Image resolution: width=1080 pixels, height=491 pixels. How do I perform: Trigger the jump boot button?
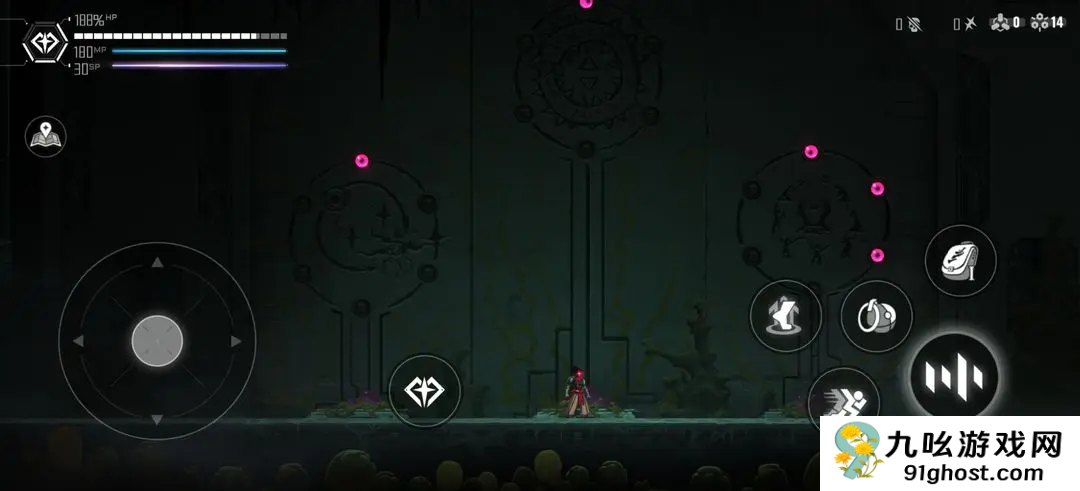coord(785,316)
